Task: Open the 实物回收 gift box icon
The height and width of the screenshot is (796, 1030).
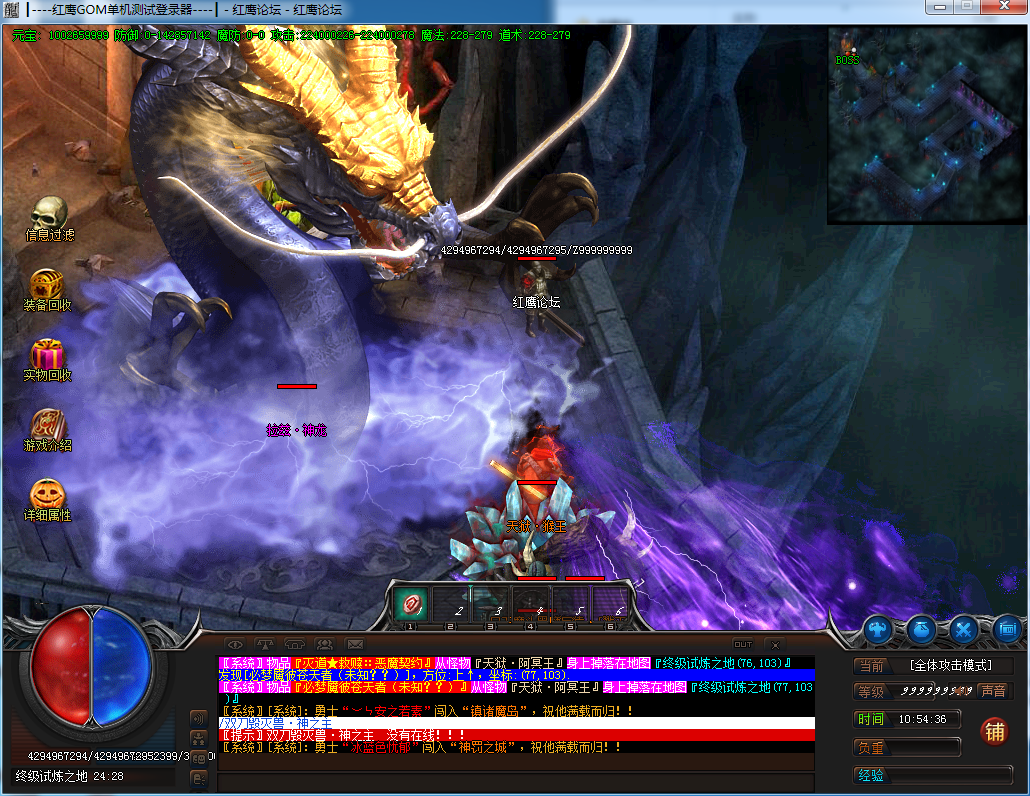Action: coord(47,355)
